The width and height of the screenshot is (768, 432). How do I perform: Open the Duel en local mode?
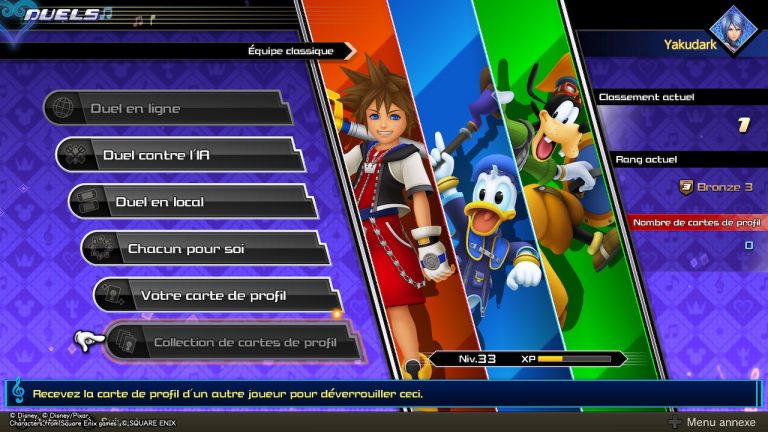tap(192, 201)
